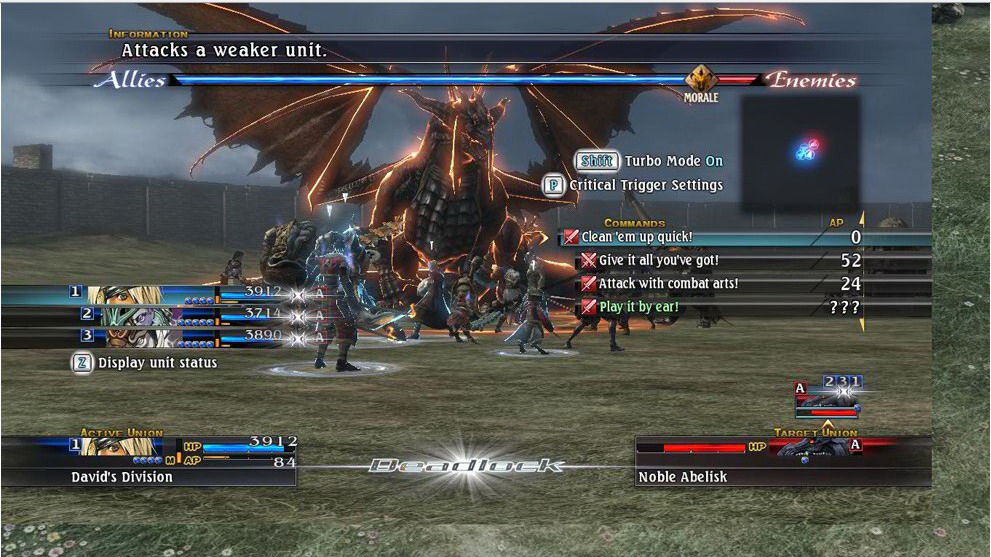Select the "Play it by ear!" command
The image size is (991, 557).
[x=638, y=307]
